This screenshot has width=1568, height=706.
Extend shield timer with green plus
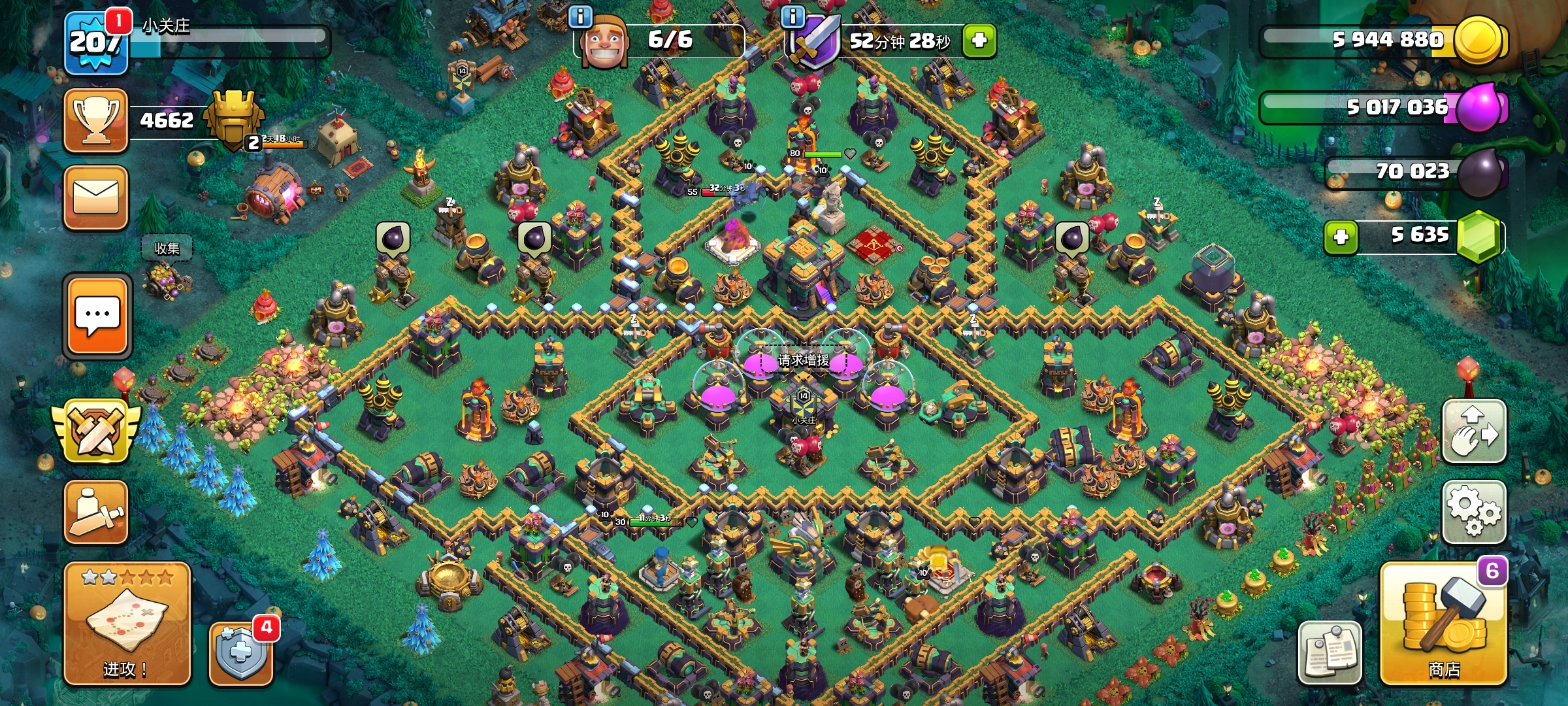[979, 41]
